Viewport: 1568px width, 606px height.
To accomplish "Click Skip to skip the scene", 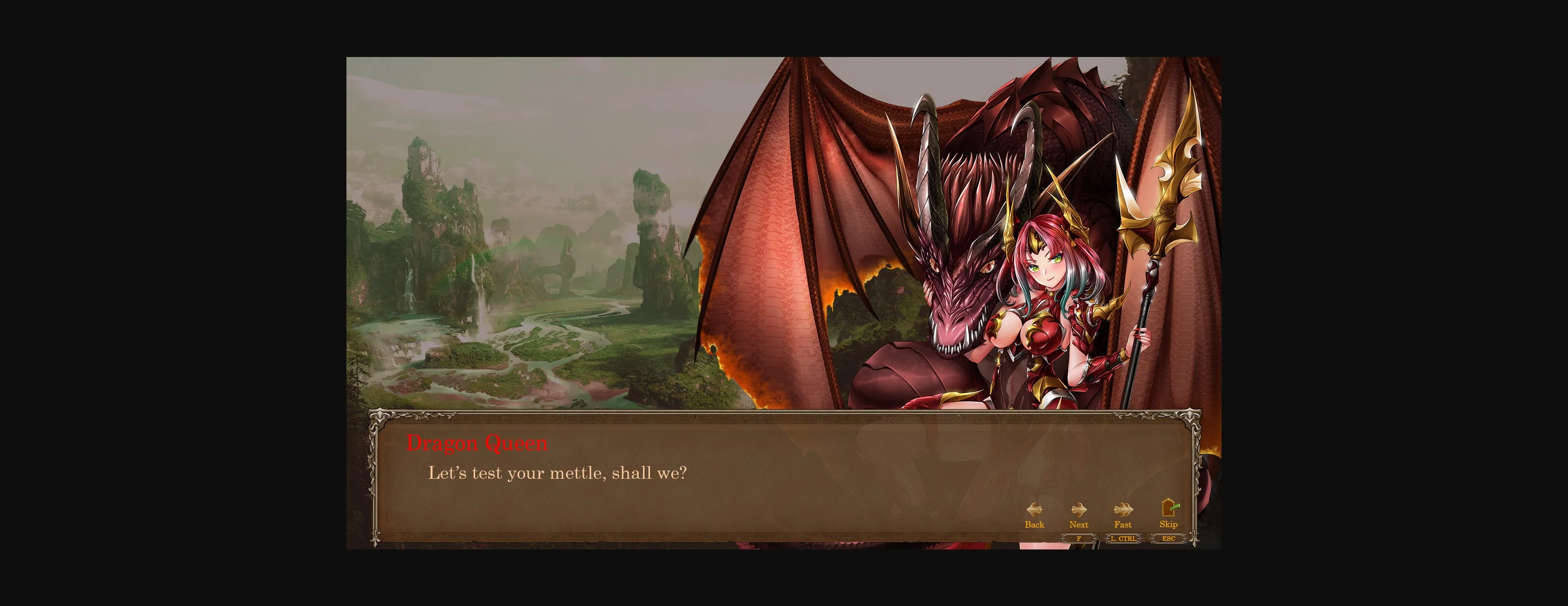I will [x=1168, y=524].
